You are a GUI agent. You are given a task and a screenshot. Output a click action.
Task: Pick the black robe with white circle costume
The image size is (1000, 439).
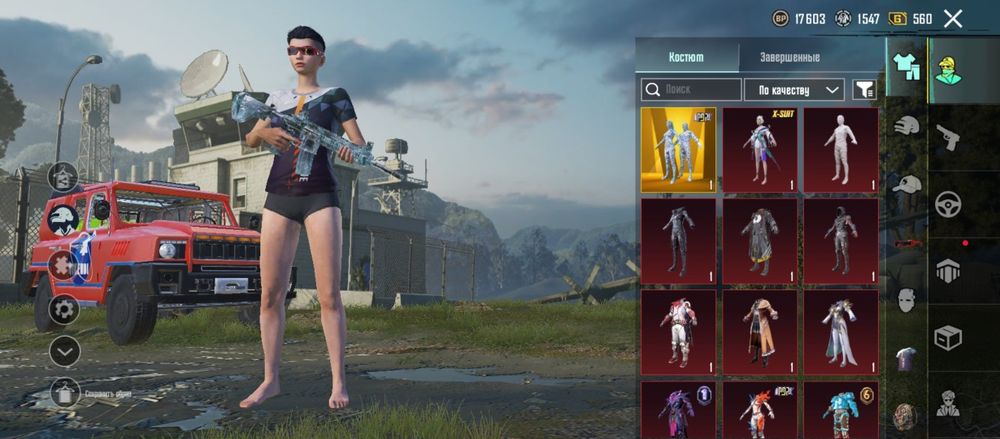tap(759, 240)
